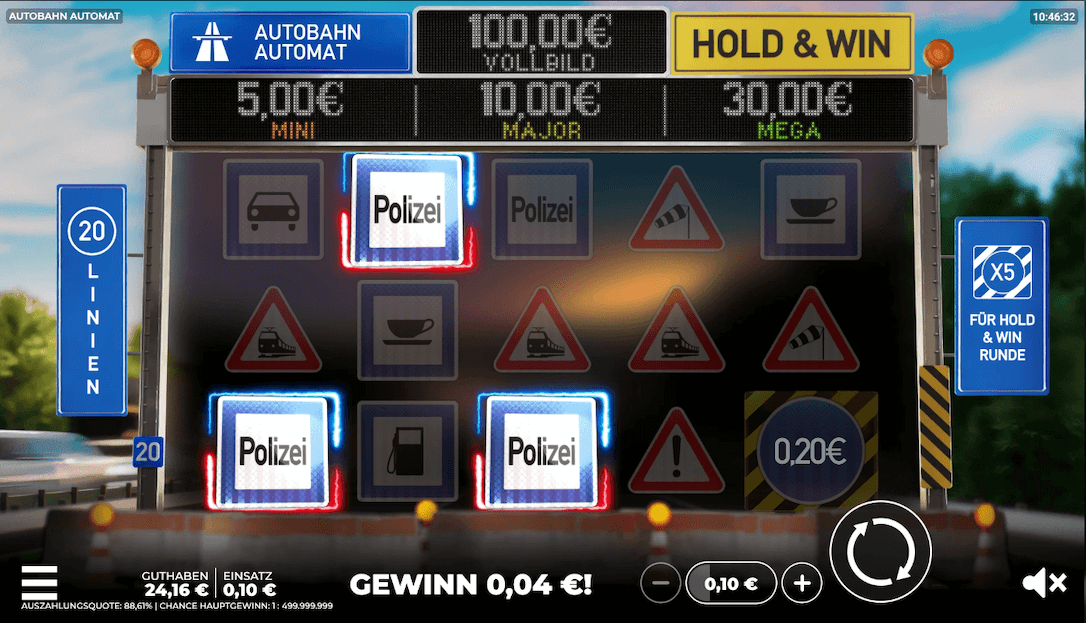Open the 0,10 € bet selector

click(730, 583)
